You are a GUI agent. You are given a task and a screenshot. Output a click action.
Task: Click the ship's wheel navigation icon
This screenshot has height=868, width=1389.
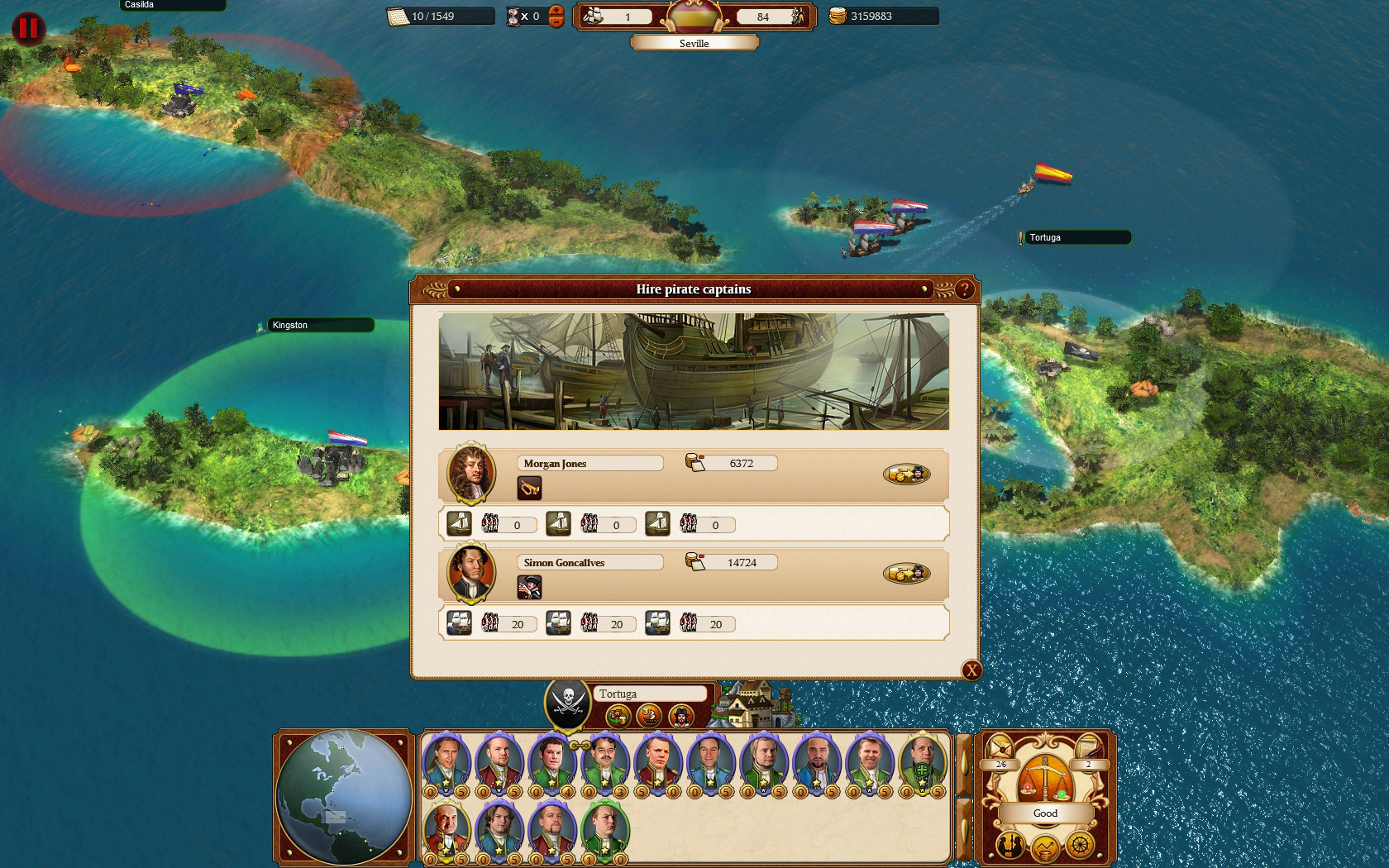click(1080, 845)
